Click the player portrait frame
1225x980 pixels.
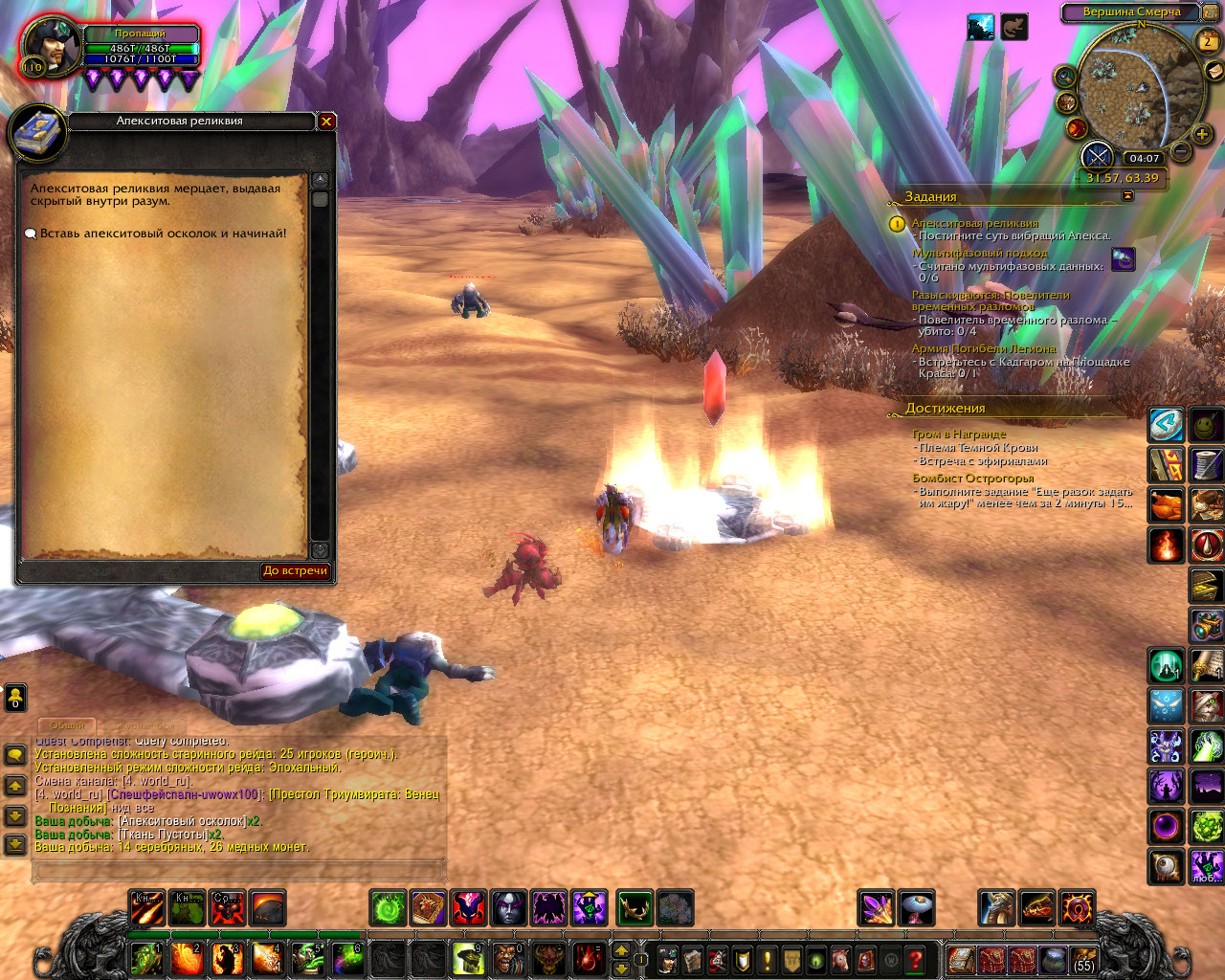(x=52, y=46)
